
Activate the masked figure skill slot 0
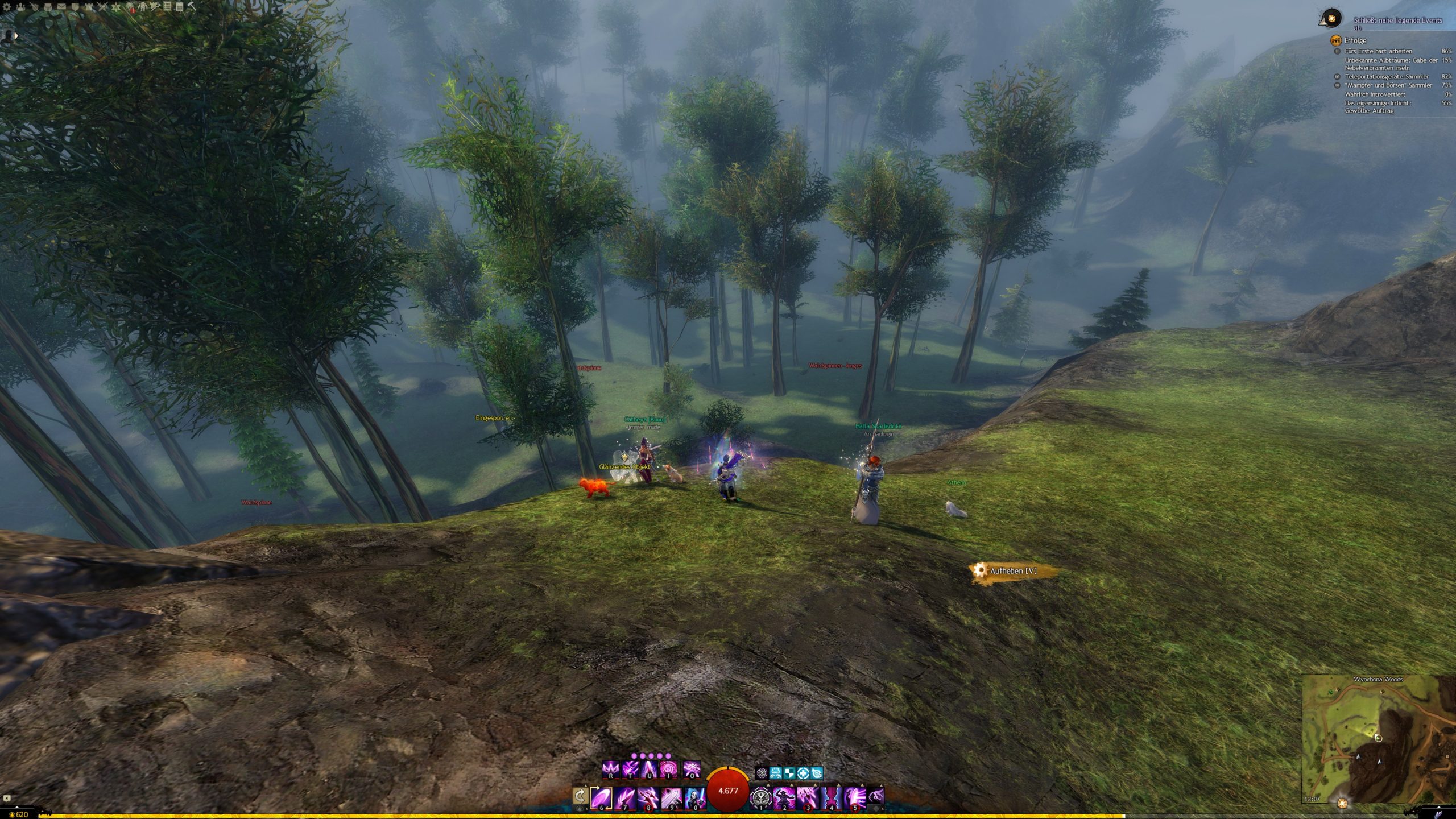[694, 797]
